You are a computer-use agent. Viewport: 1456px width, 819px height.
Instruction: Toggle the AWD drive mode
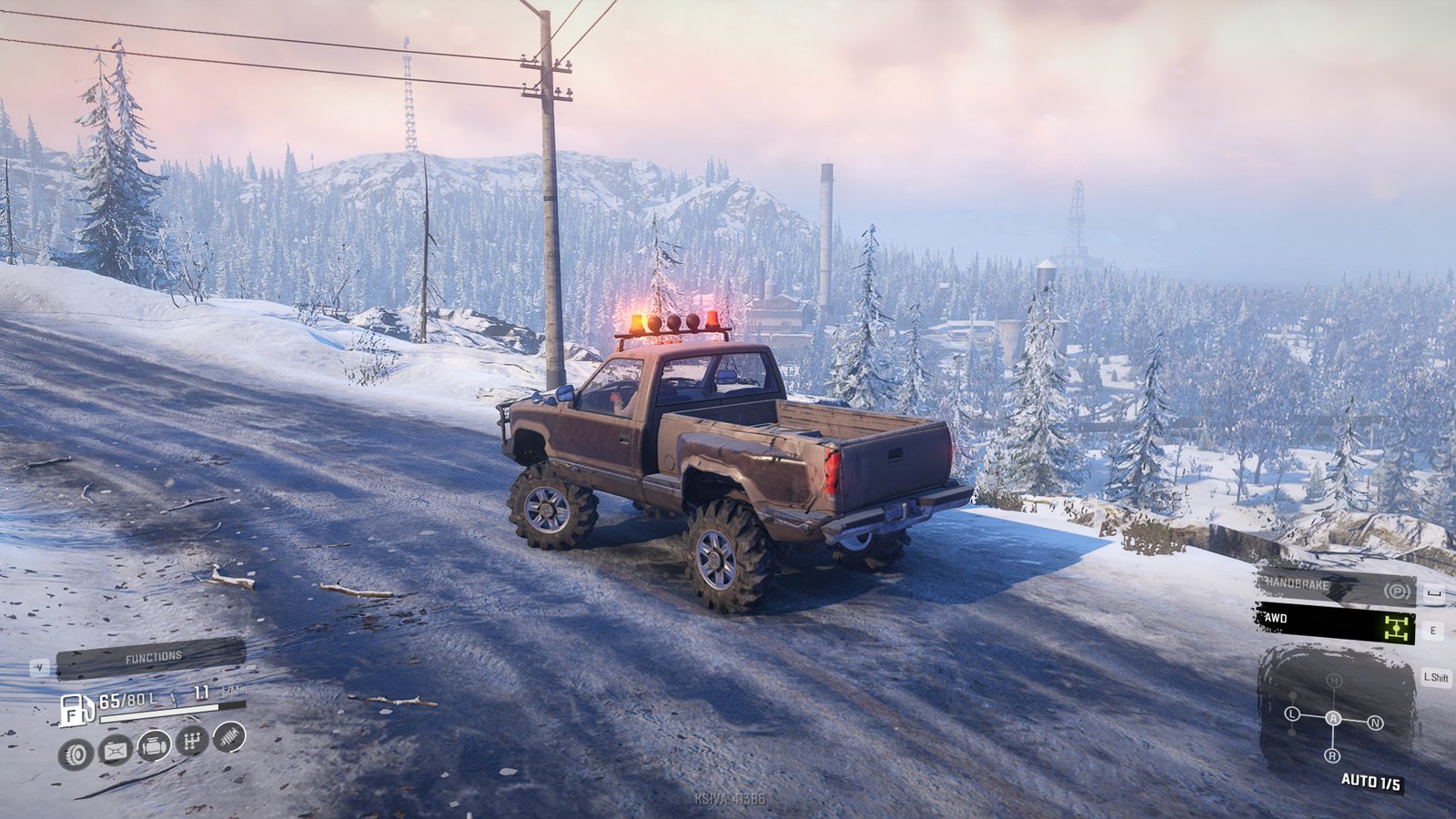(1336, 623)
